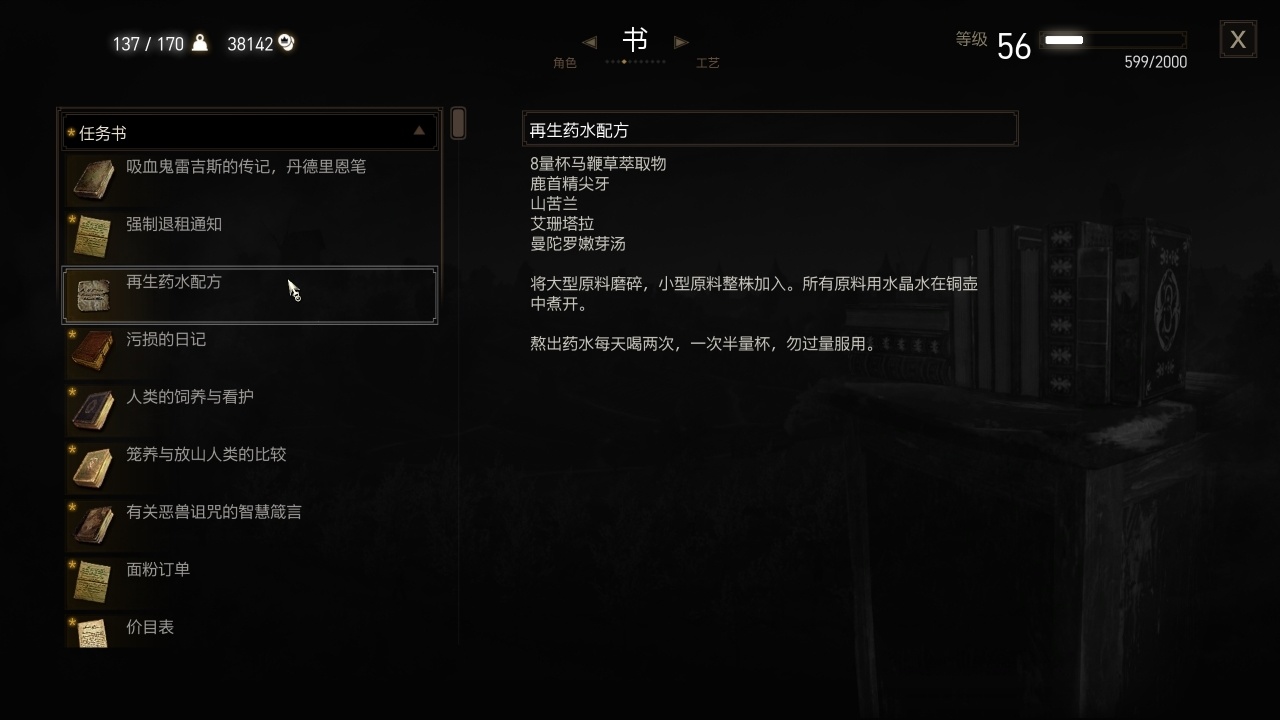The image size is (1280, 720).
Task: Select the 再生药水配方 recipe icon
Action: 93,293
